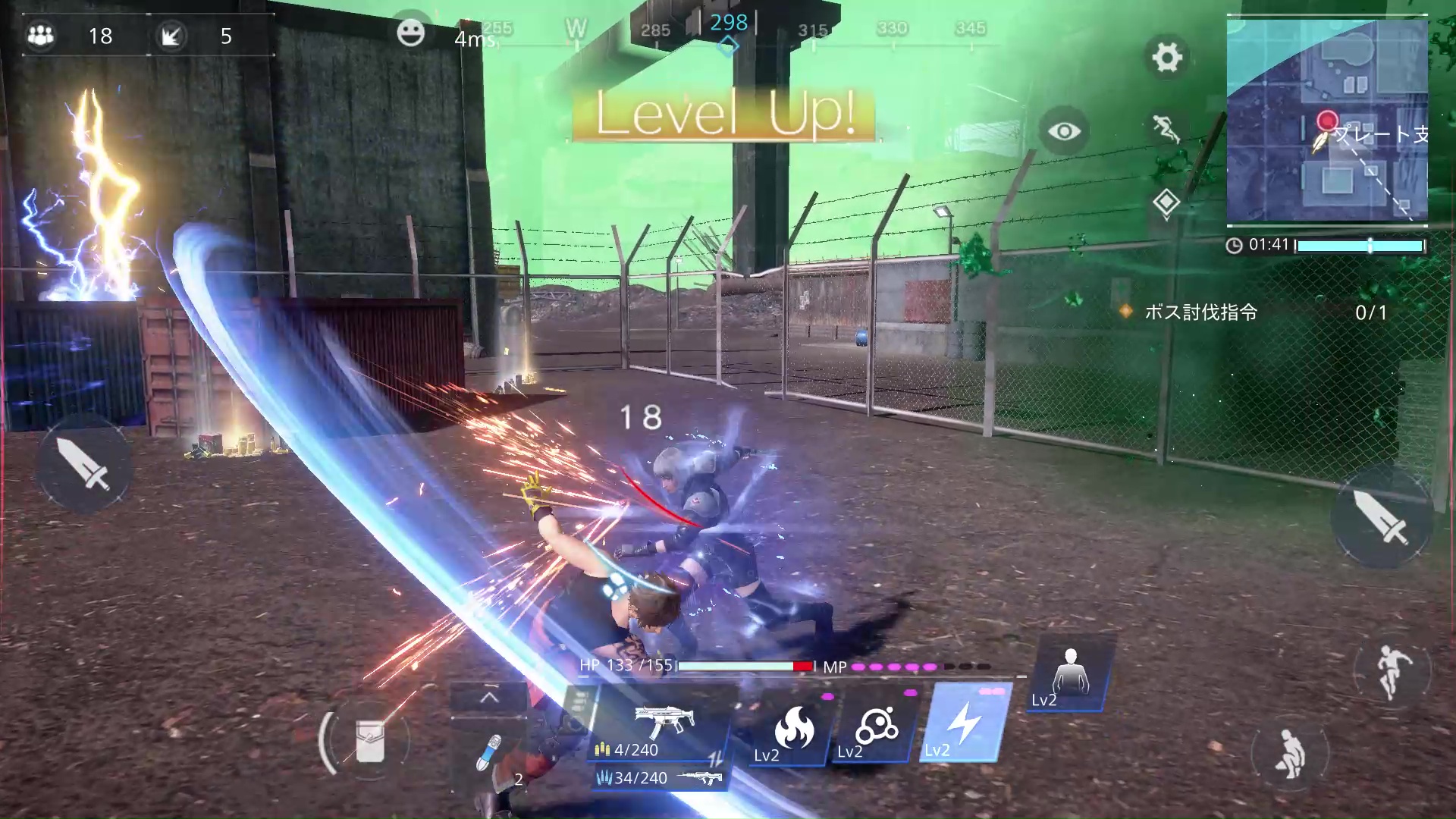Screen dimensions: 1456x819
Task: Select the boss hunt order objective
Action: point(1200,312)
